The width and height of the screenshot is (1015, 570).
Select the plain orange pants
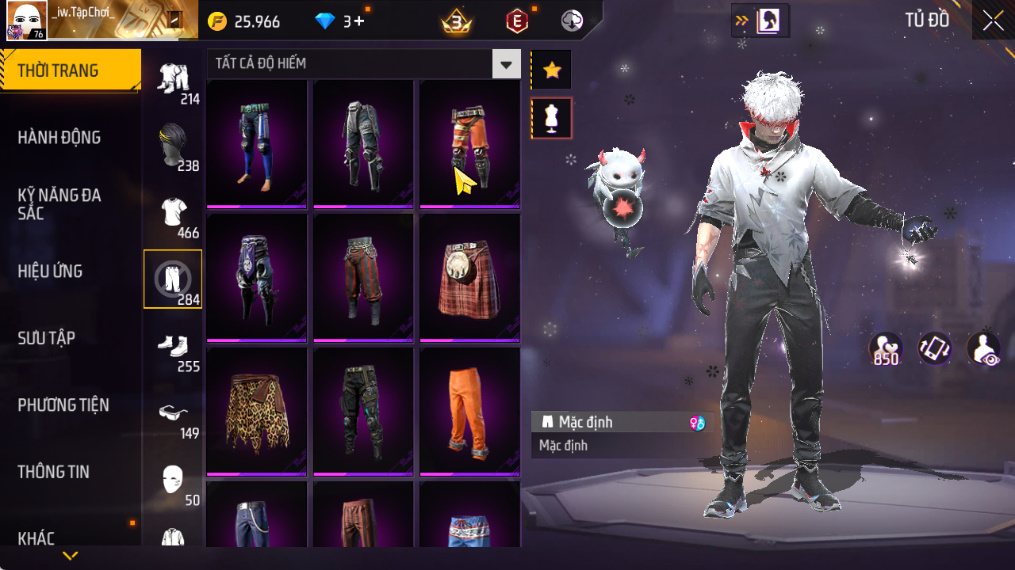(469, 410)
